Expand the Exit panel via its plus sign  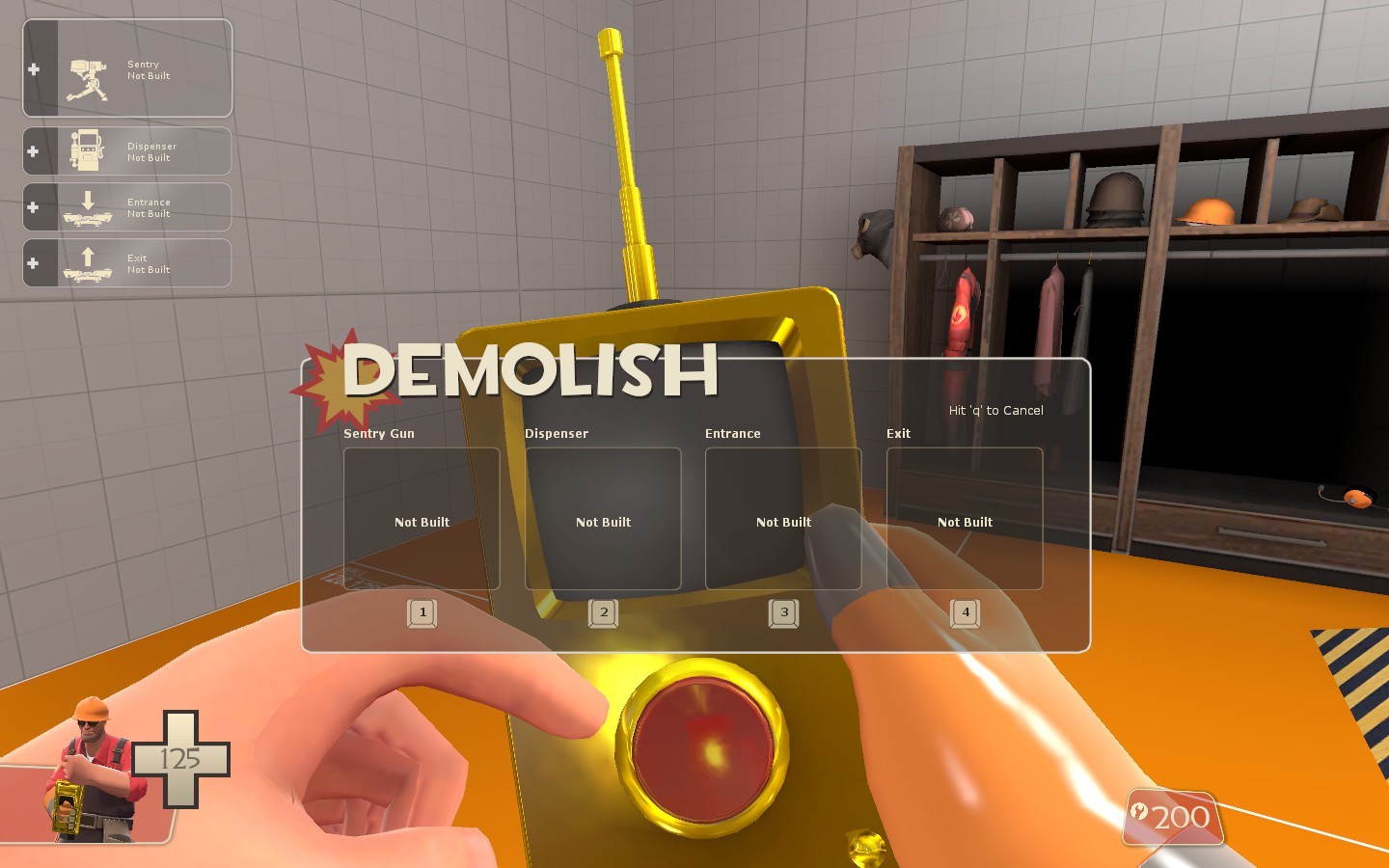point(35,262)
